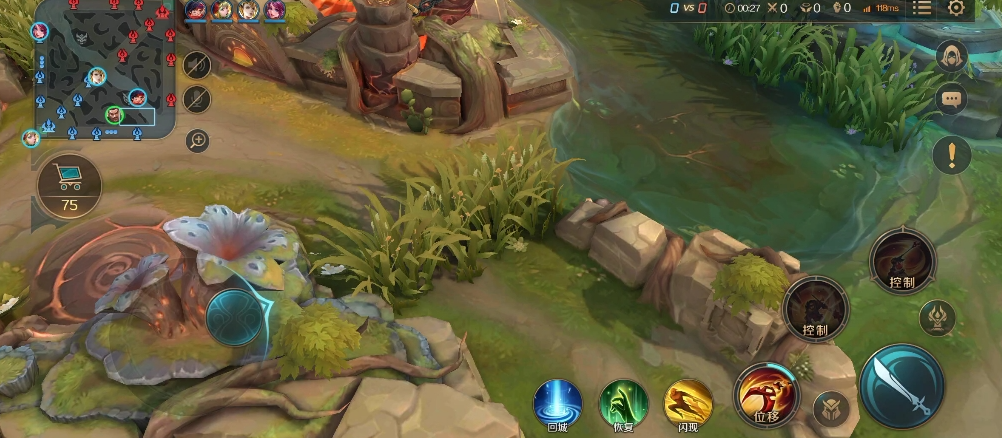
Task: Tap the virtual movement joystick
Action: [235, 317]
